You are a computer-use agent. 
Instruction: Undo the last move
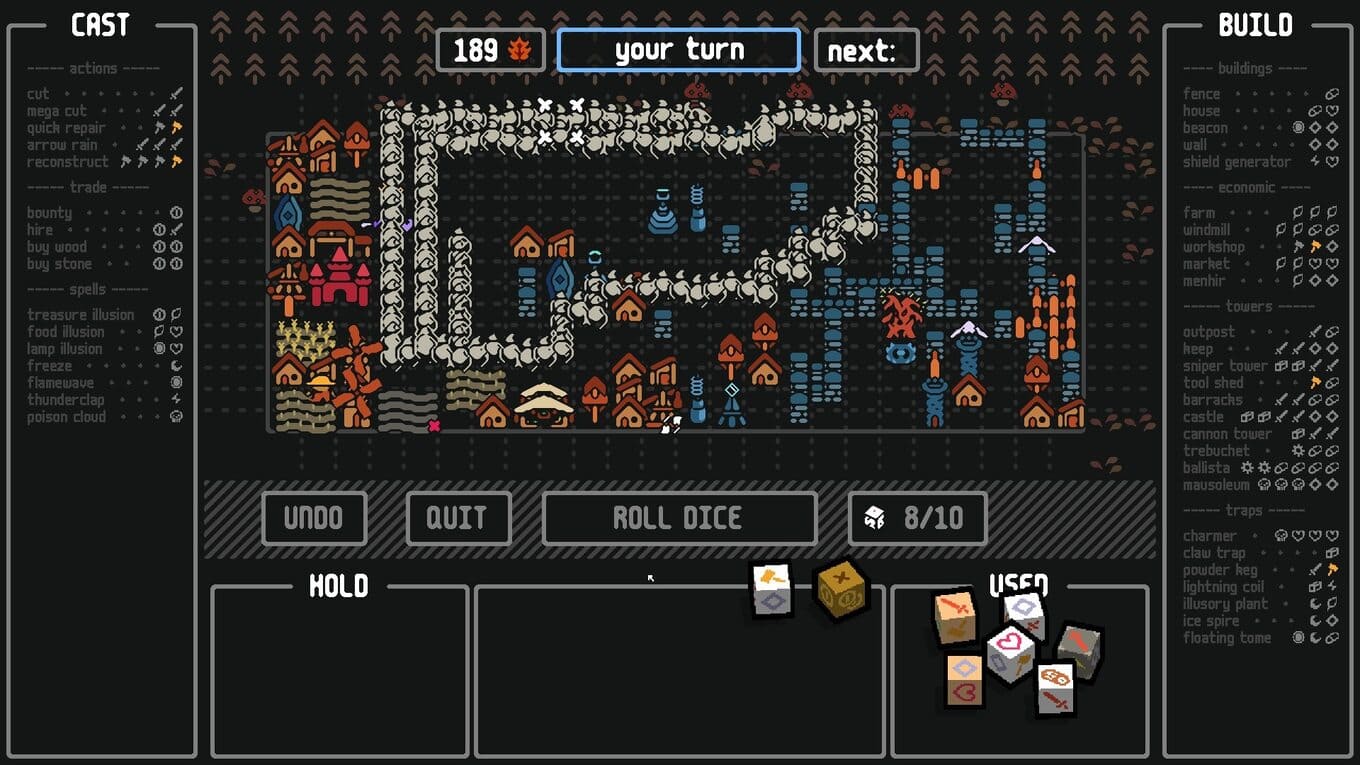pos(314,518)
